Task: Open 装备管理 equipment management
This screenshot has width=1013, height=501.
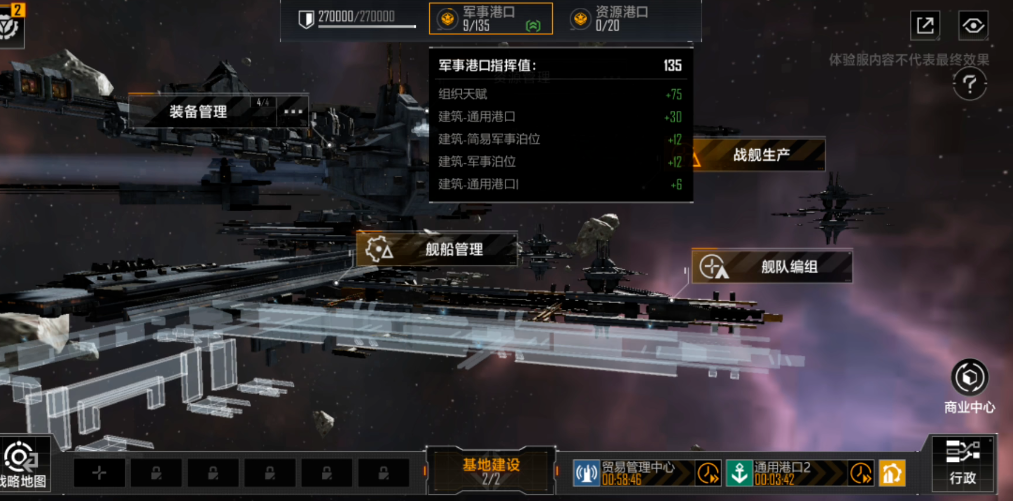Action: point(200,111)
